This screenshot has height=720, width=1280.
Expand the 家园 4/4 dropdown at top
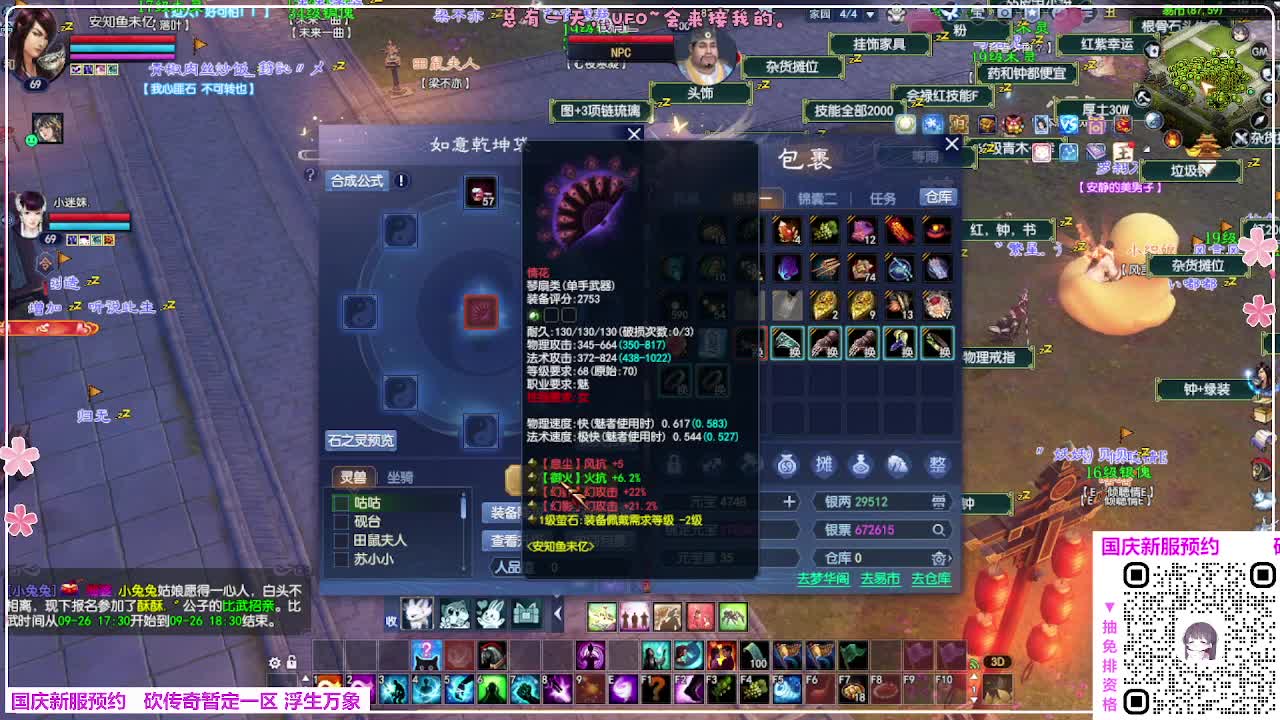click(868, 14)
